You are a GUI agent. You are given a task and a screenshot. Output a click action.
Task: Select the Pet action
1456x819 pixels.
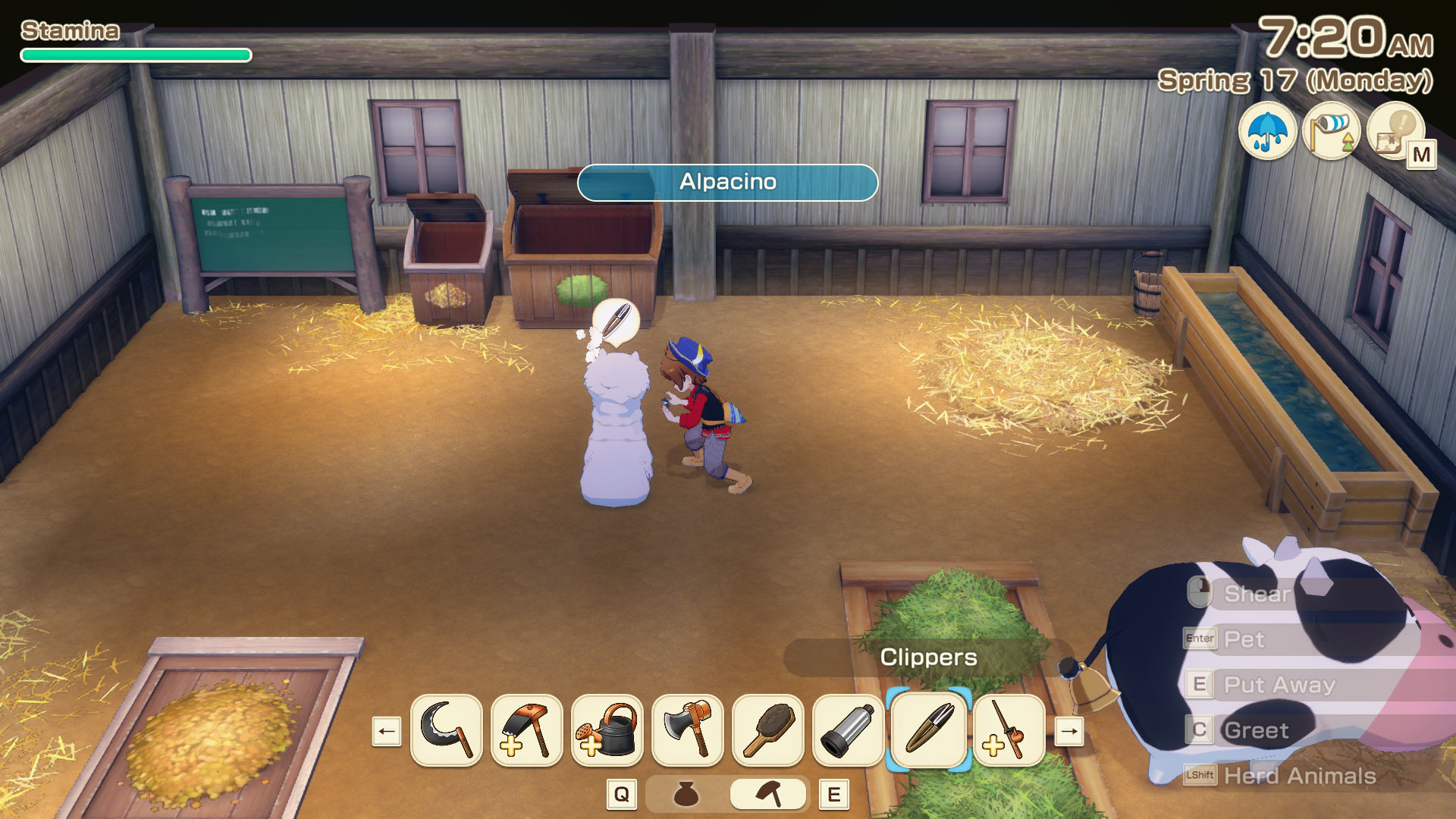[x=1244, y=639]
